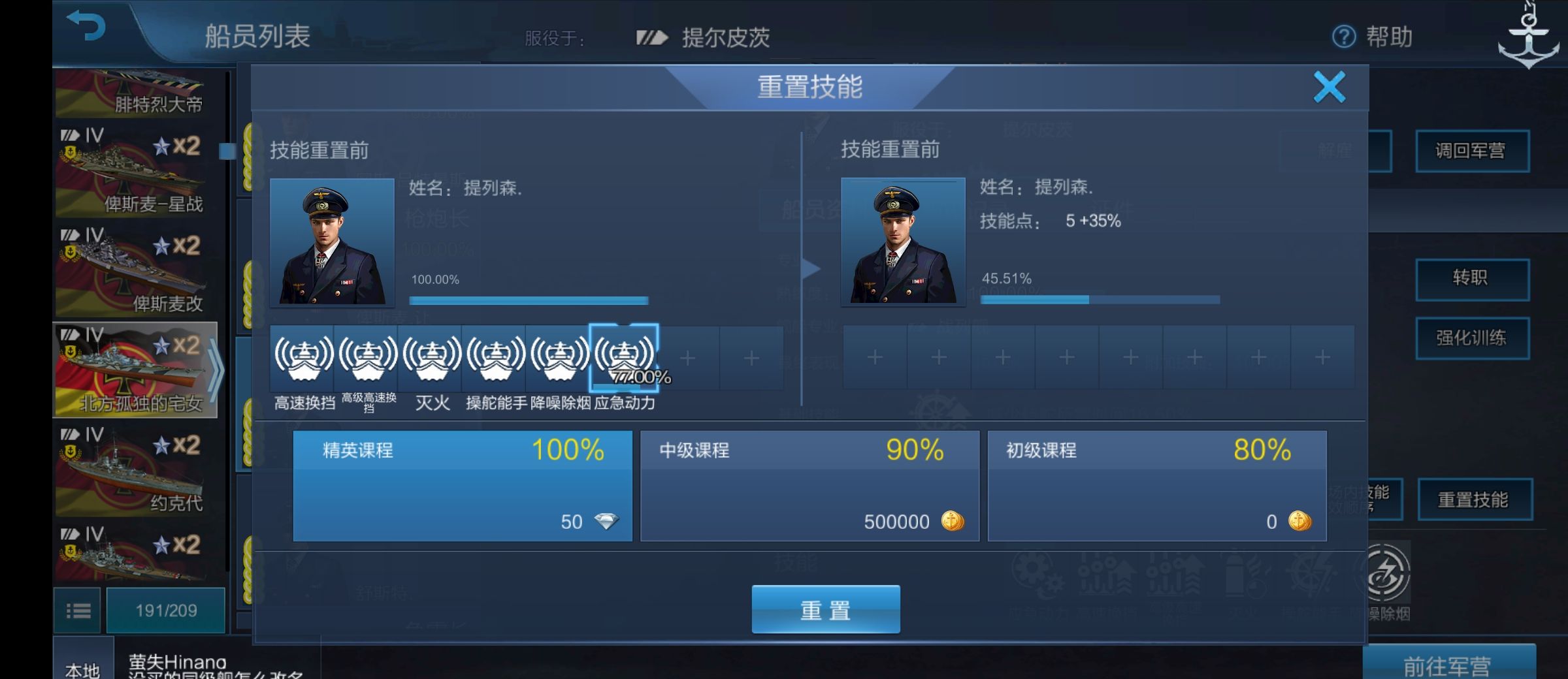1568x679 pixels.
Task: Select the 高级高速换挡 skill icon
Action: [x=367, y=358]
